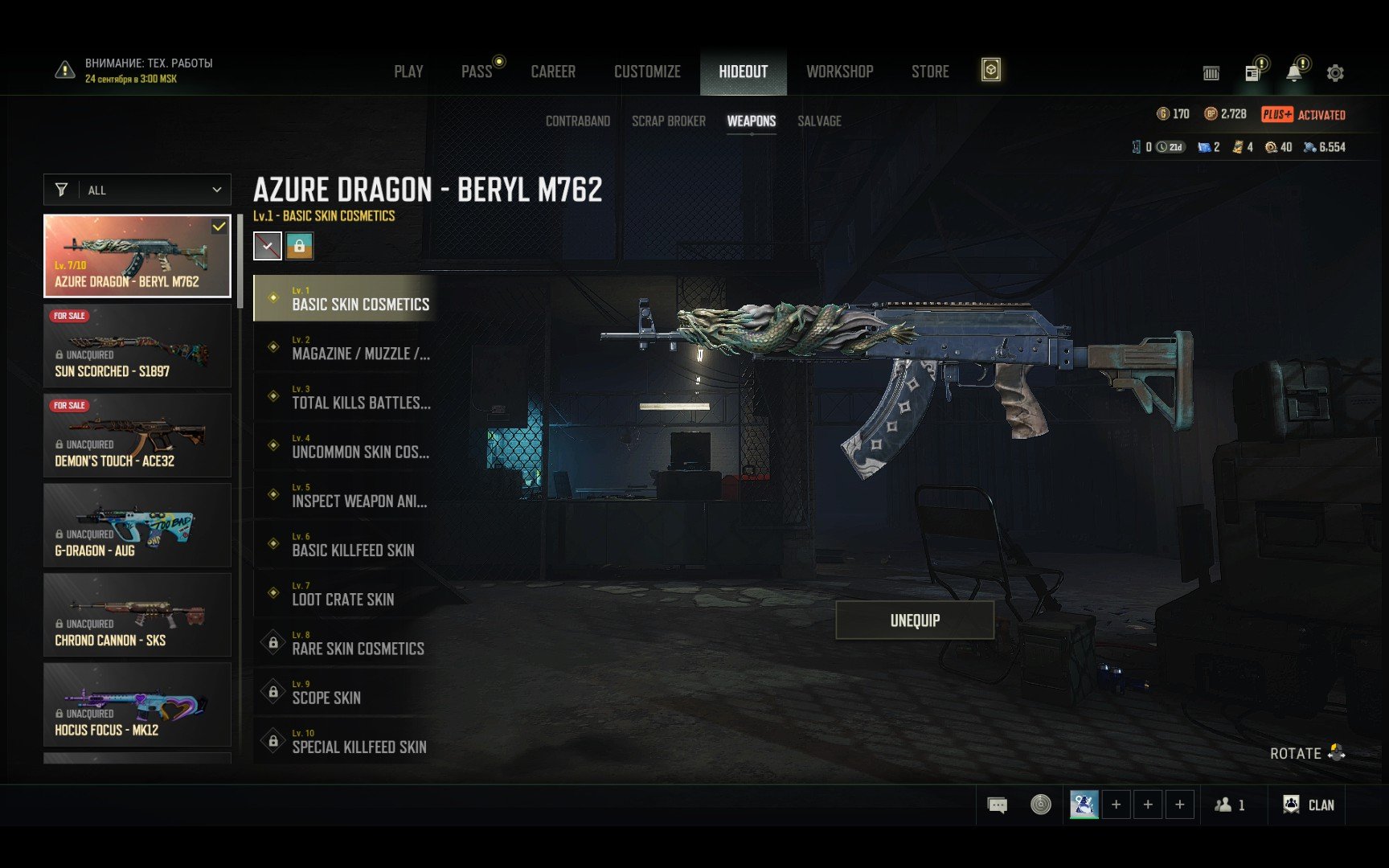Open the Clan panel
Viewport: 1389px width, 868px height.
tap(1309, 805)
